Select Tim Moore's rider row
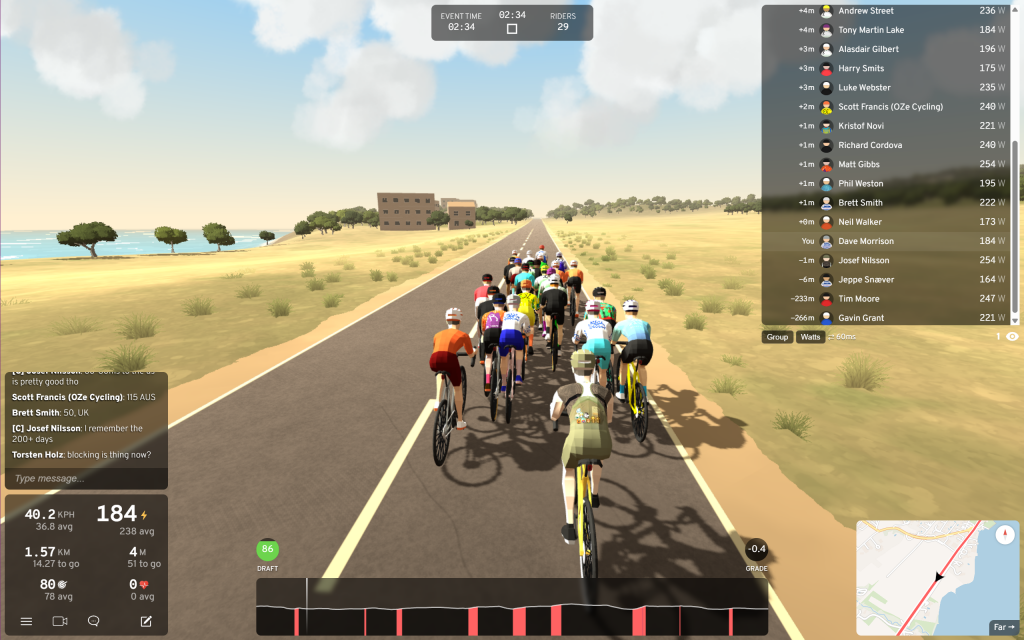The width and height of the screenshot is (1024, 640). (x=890, y=299)
